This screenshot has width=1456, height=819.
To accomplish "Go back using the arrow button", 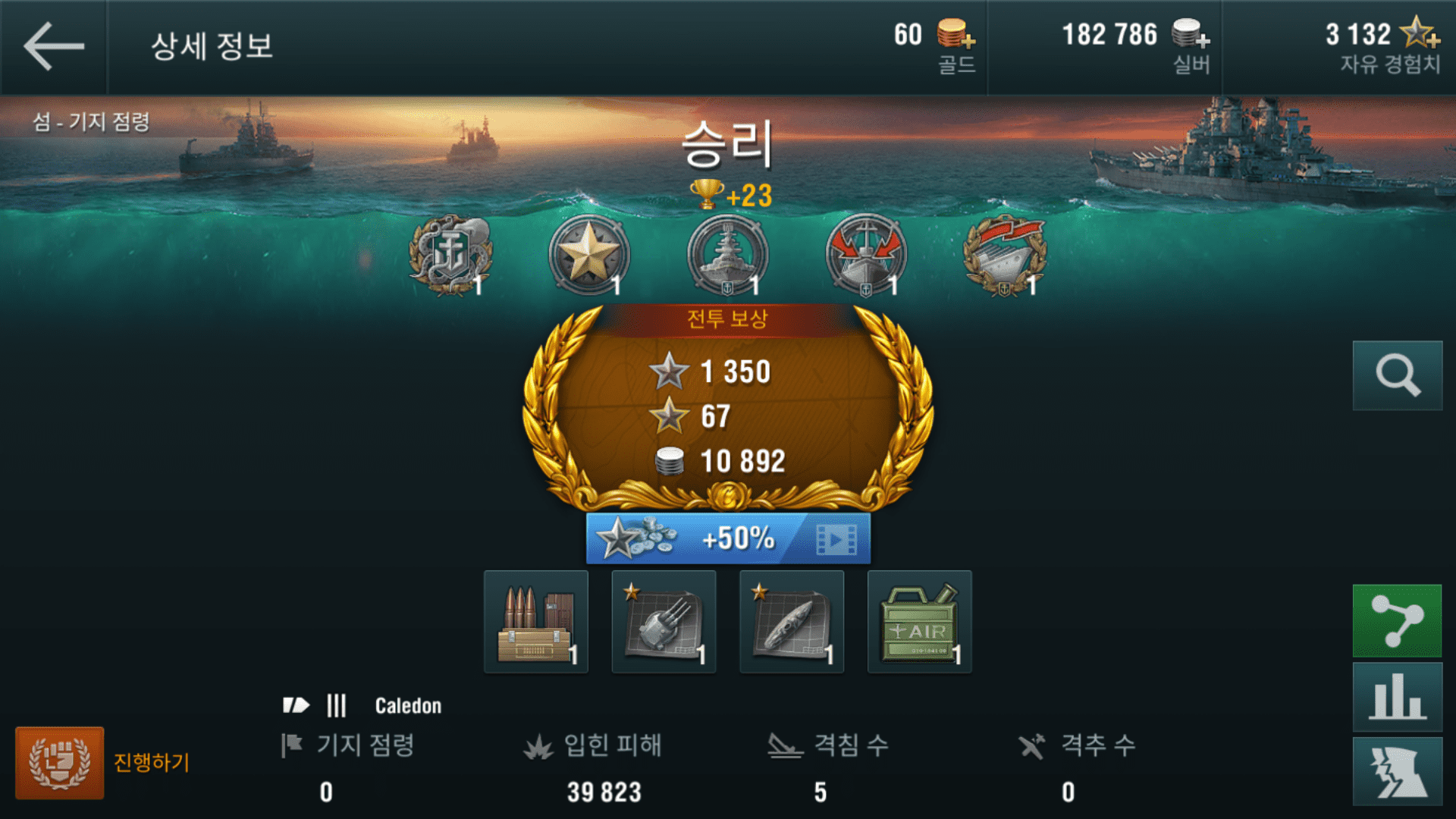I will click(53, 46).
